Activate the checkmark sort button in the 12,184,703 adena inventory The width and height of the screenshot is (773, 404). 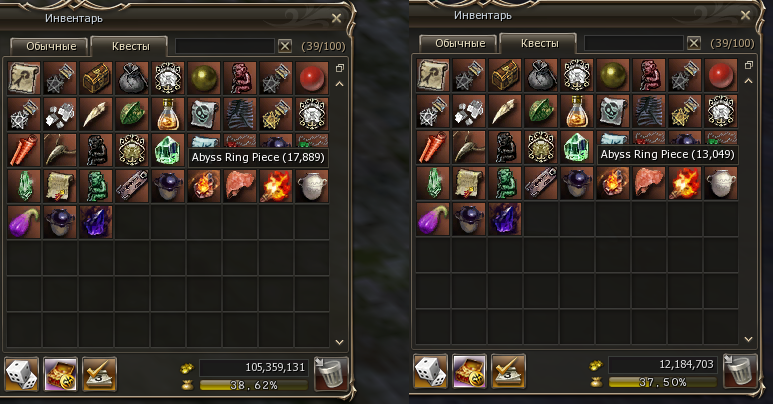coord(510,372)
